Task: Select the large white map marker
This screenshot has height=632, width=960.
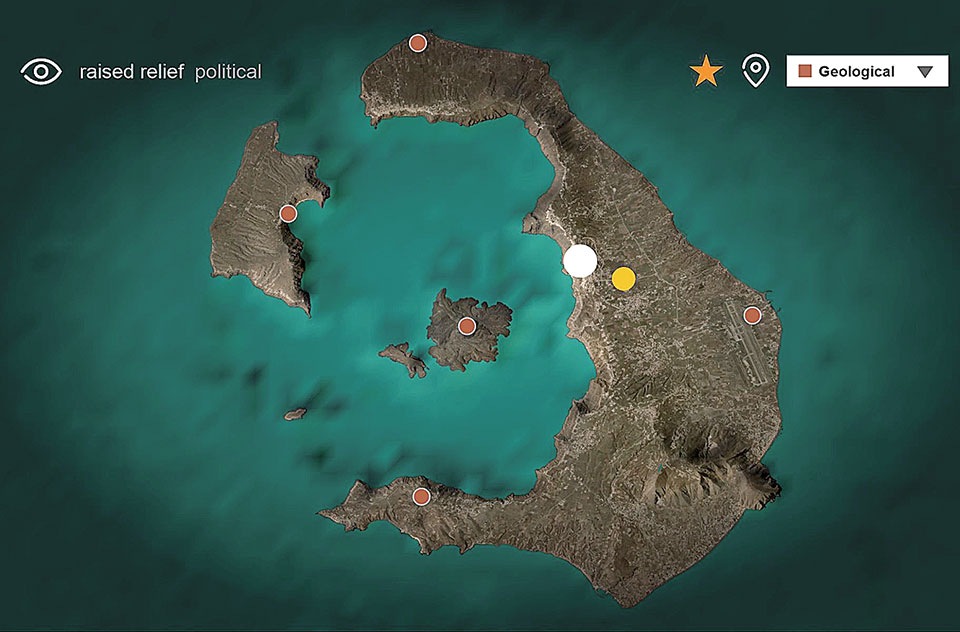Action: point(580,260)
